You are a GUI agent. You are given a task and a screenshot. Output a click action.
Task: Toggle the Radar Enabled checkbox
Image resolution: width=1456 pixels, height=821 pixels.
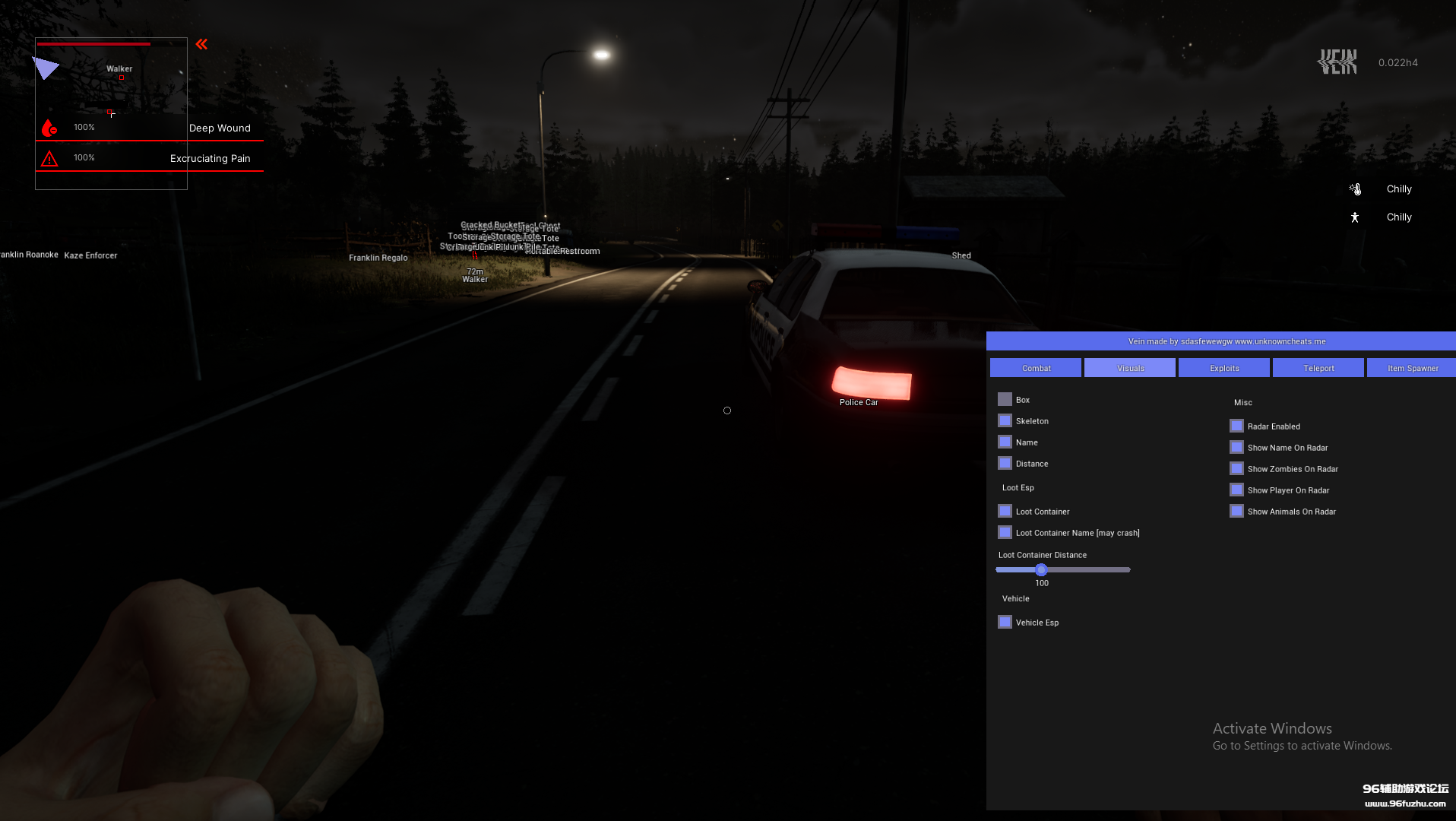coord(1236,426)
